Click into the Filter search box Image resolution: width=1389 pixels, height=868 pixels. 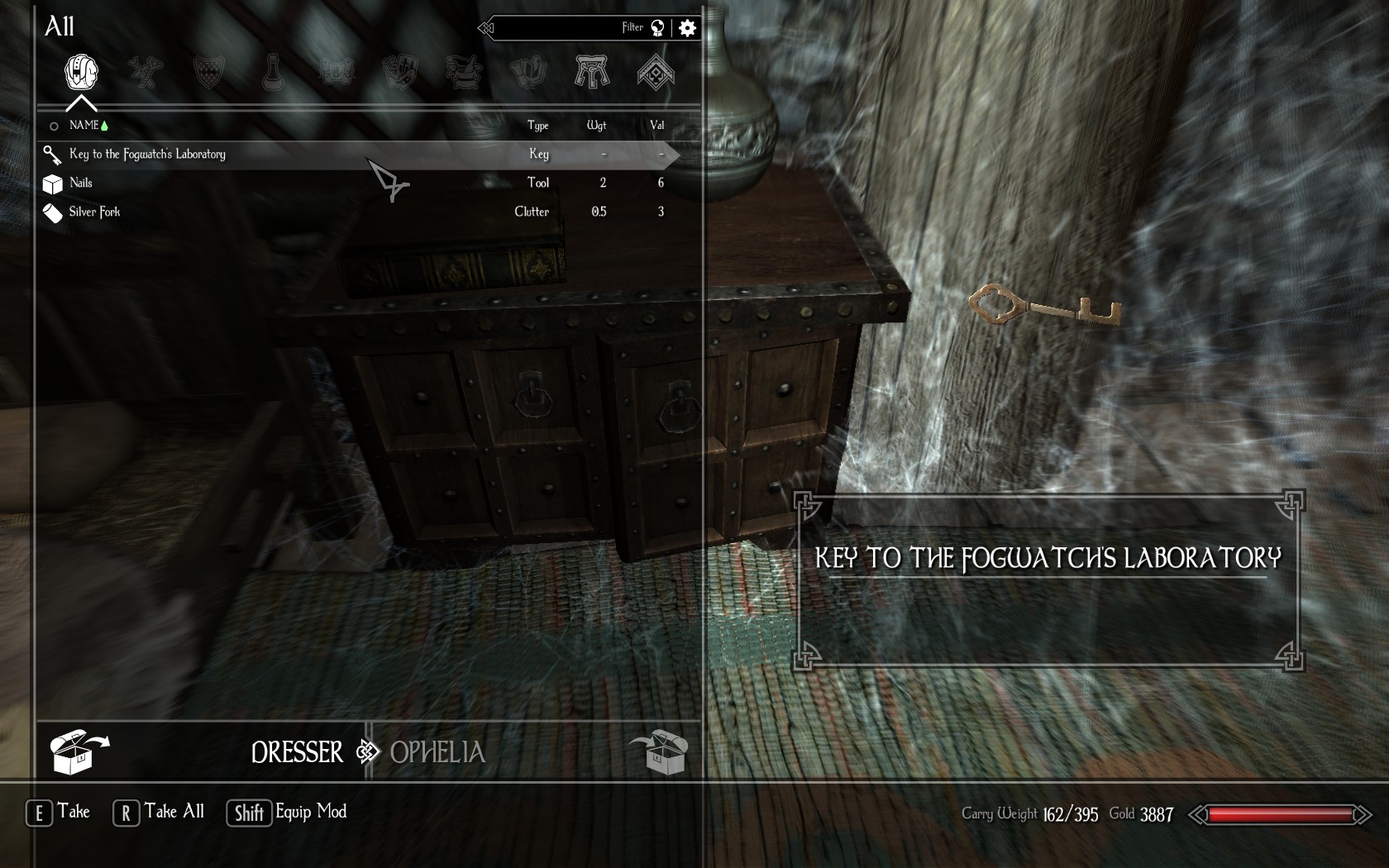click(562, 28)
